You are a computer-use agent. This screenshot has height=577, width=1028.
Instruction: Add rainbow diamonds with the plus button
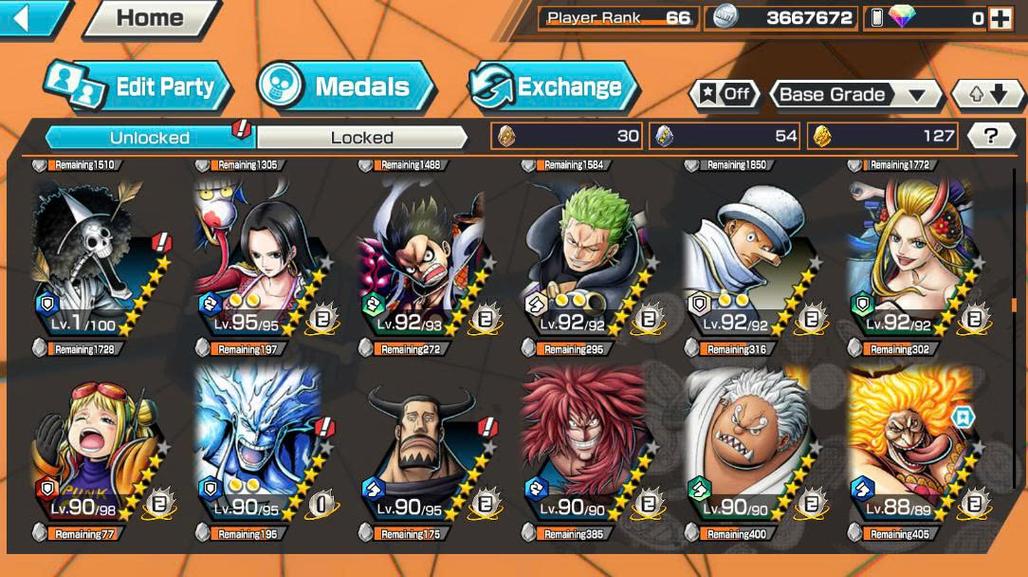click(1000, 18)
